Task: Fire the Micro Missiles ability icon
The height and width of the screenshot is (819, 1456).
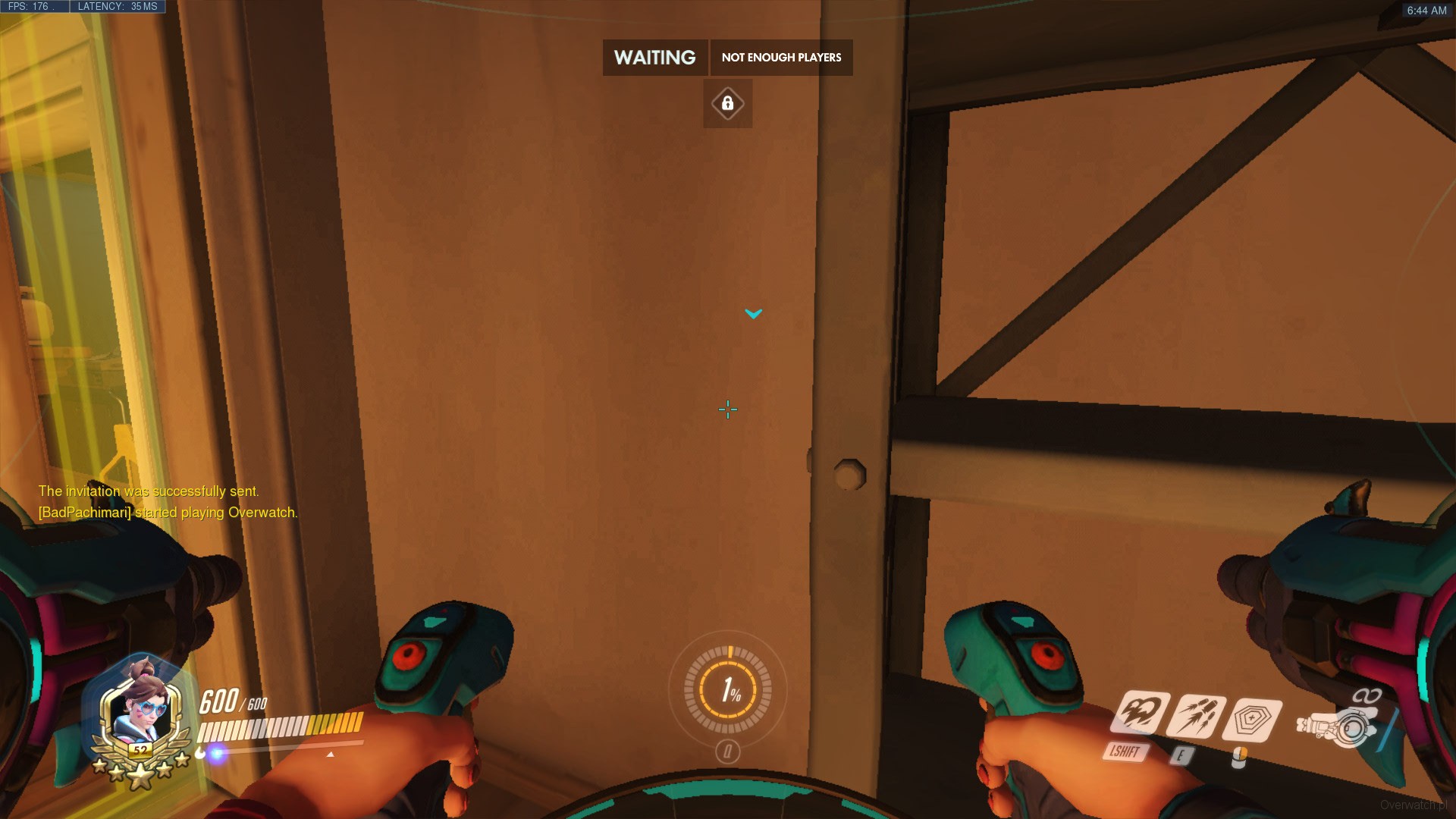Action: click(x=1196, y=717)
